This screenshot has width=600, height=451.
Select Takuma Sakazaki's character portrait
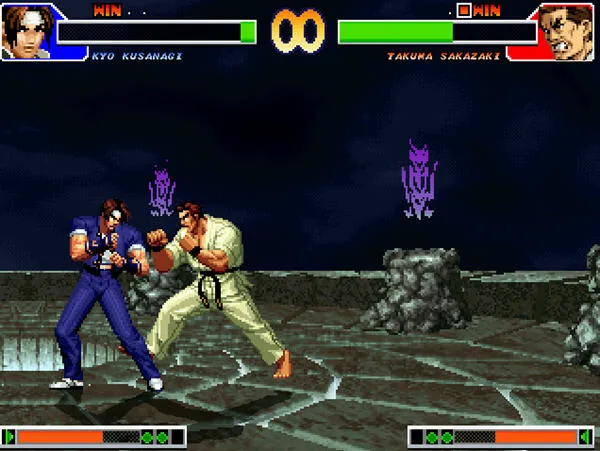pyautogui.click(x=568, y=31)
